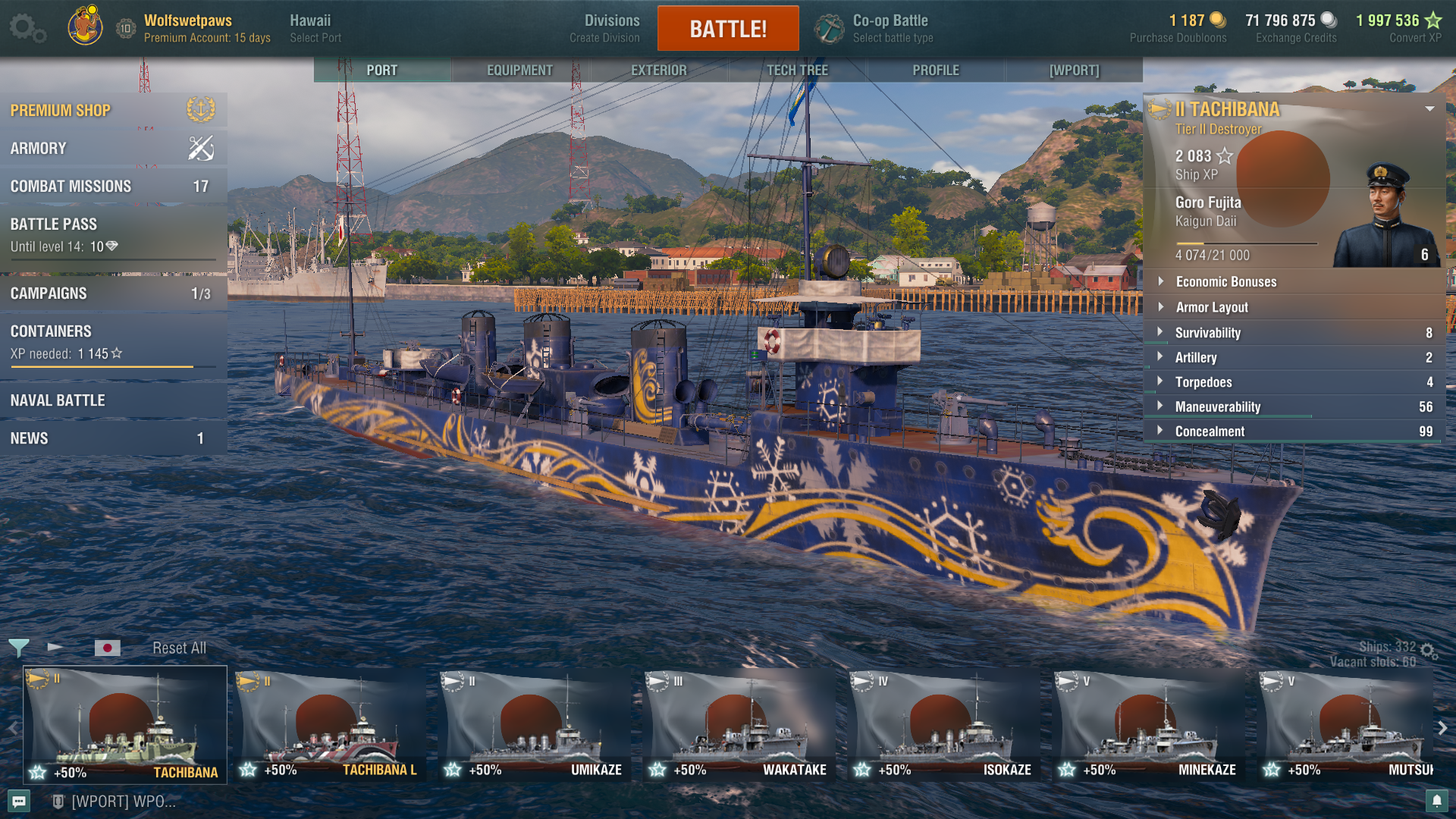View the Tech Tree tab

[x=797, y=70]
